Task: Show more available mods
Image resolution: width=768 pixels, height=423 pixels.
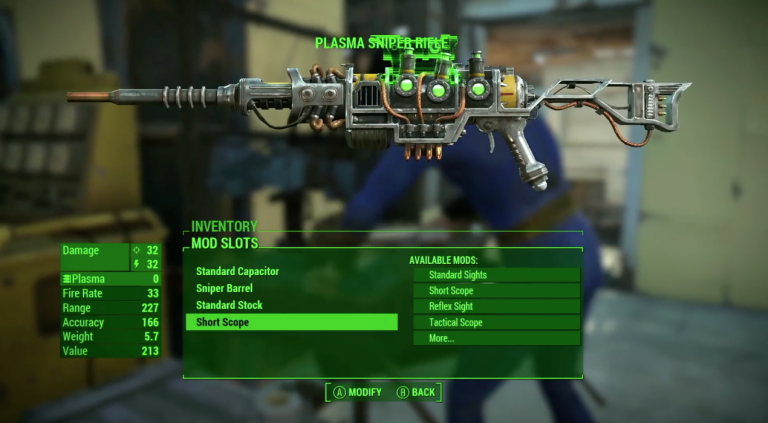Action: [x=496, y=338]
